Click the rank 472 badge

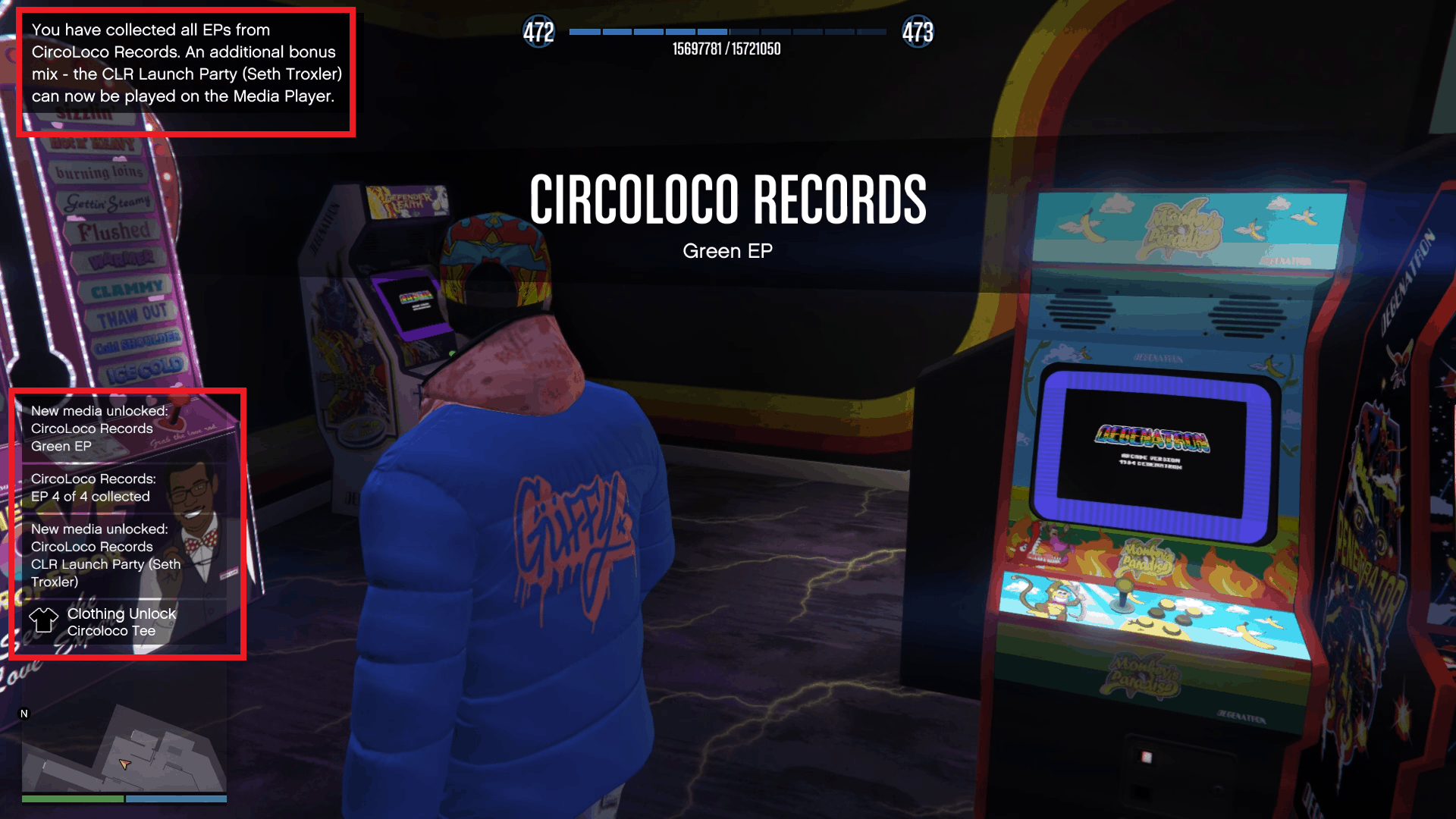tap(538, 32)
